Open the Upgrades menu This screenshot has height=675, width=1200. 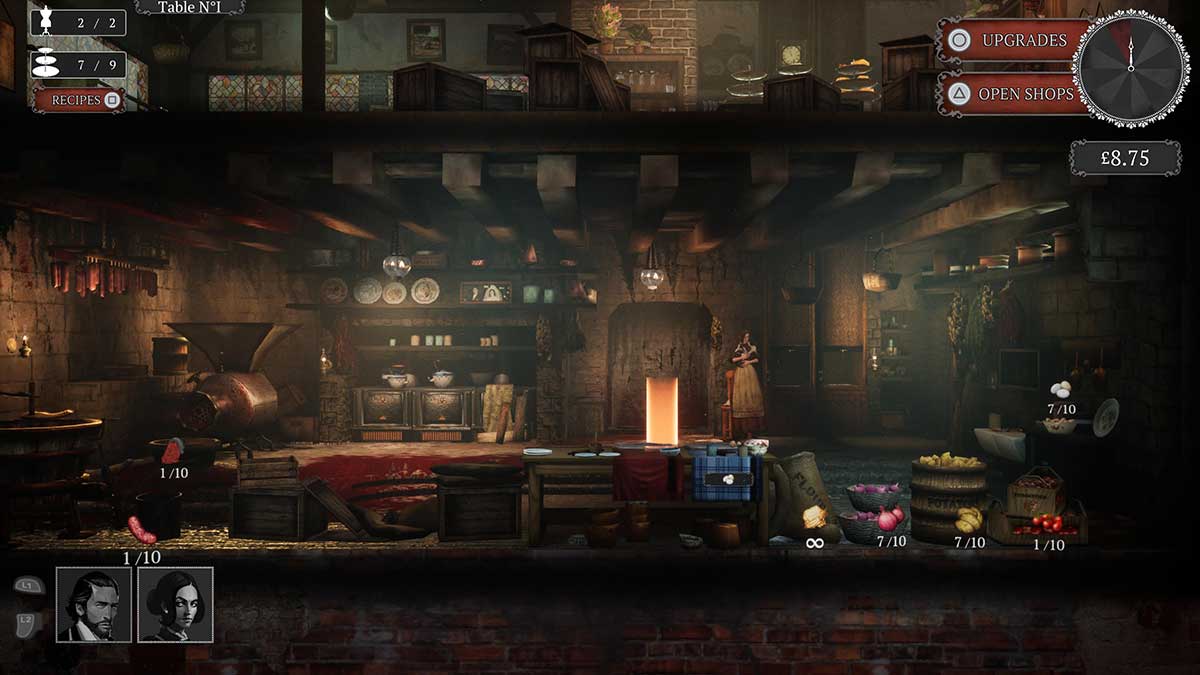[x=1012, y=41]
